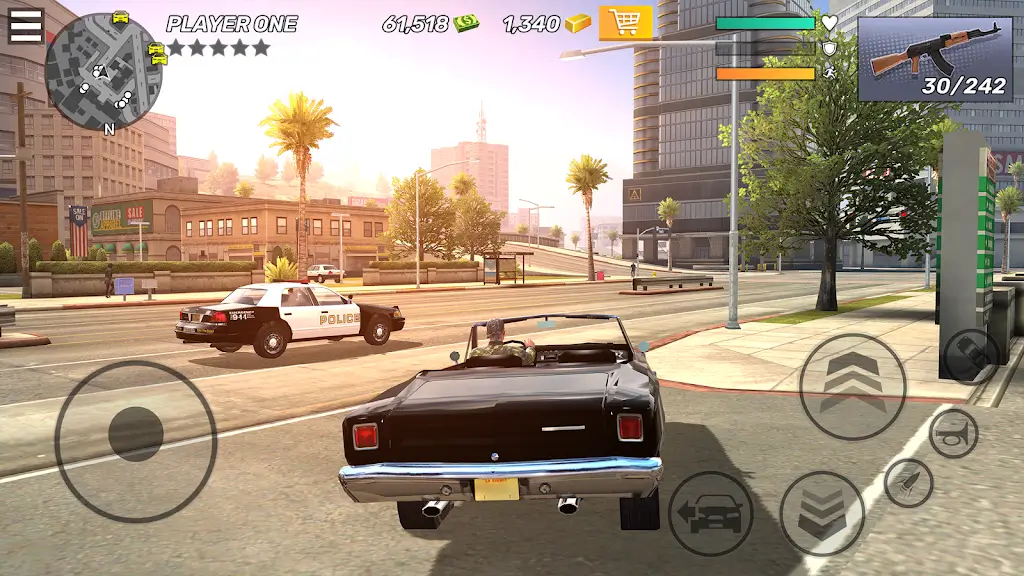Open the hamburger menu
The width and height of the screenshot is (1024, 576).
(26, 25)
